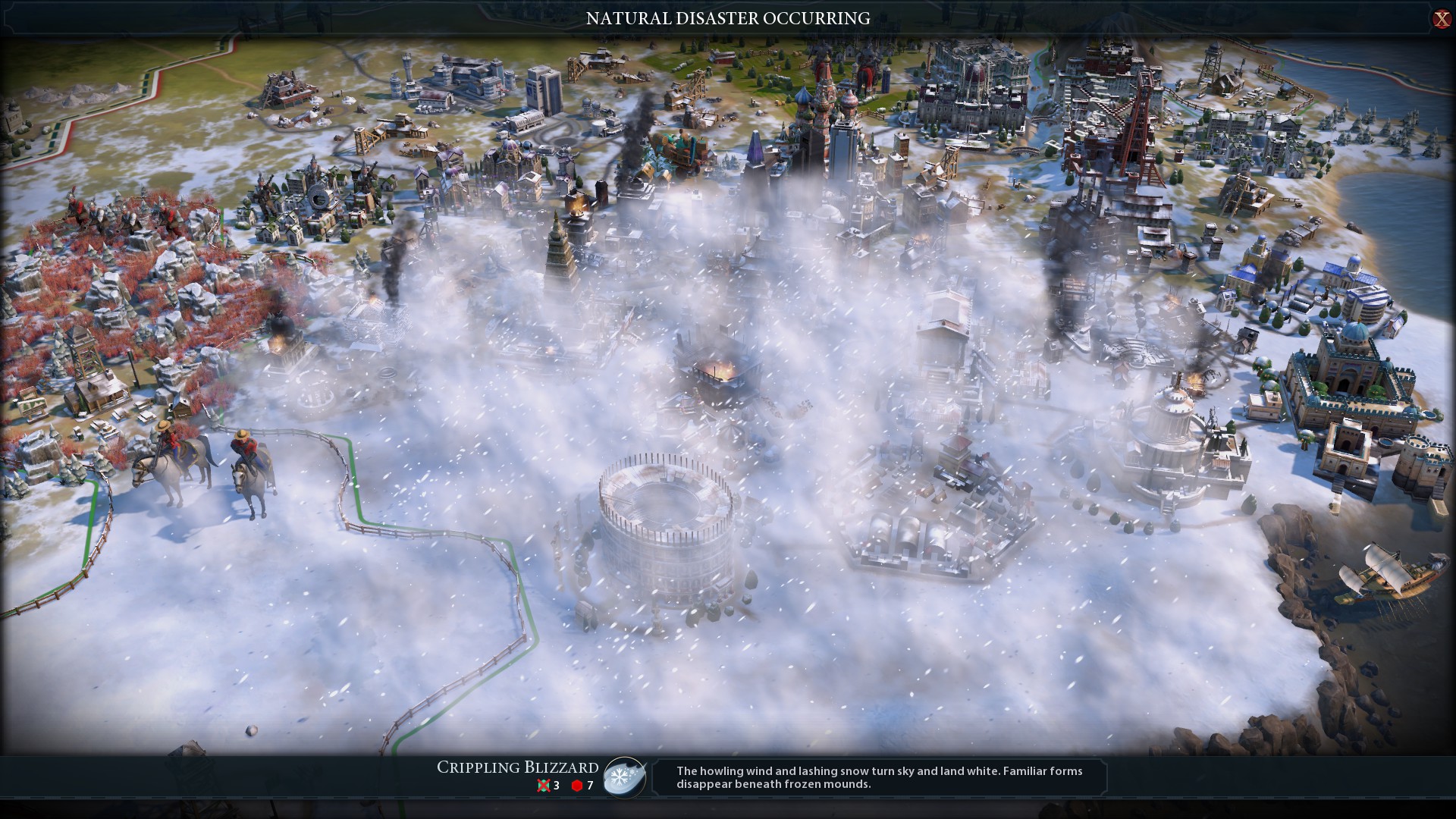Viewport: 1456px width, 819px height.
Task: Click the blizzard snowflake icon
Action: pyautogui.click(x=624, y=777)
